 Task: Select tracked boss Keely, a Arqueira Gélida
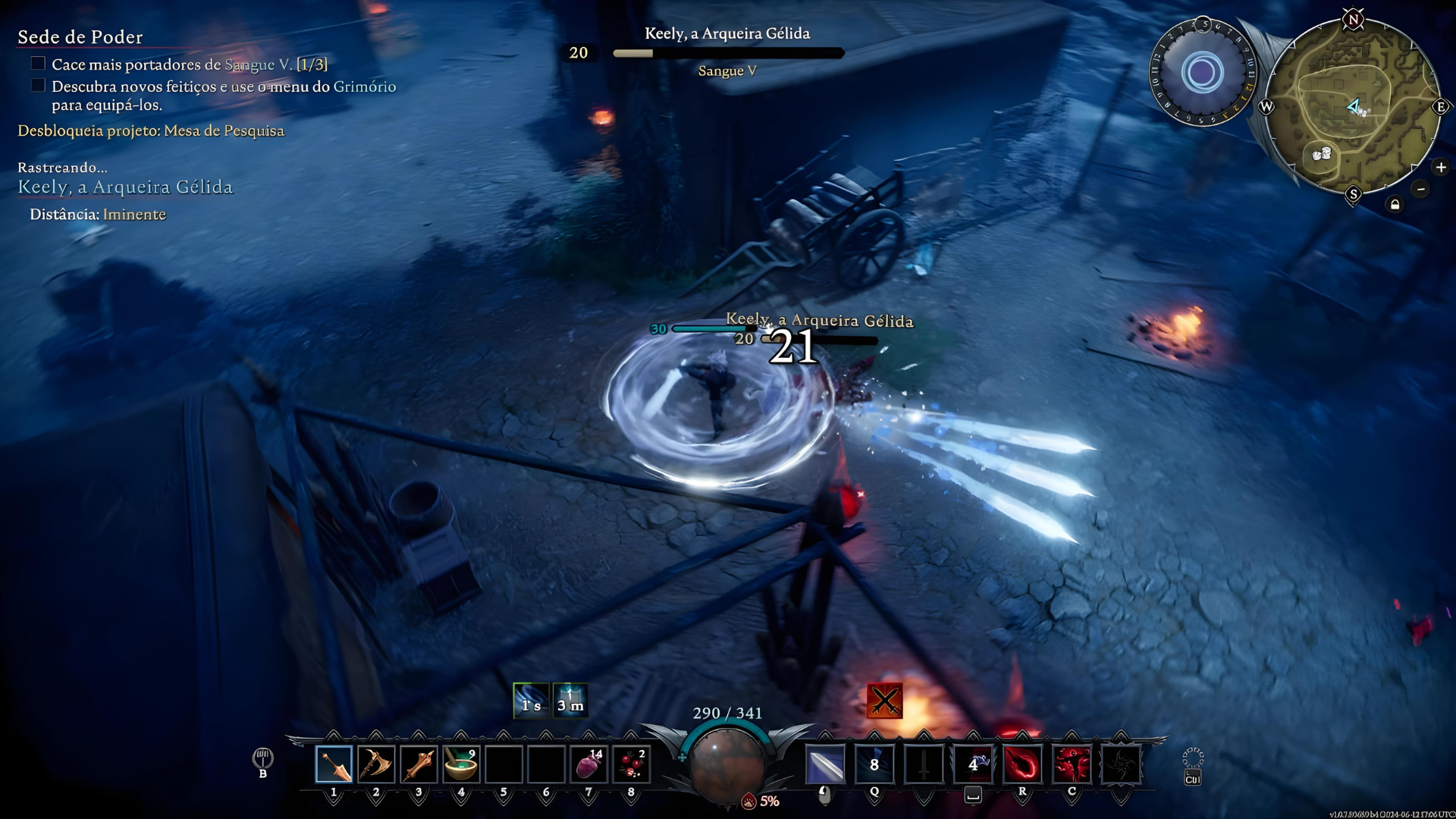(125, 187)
